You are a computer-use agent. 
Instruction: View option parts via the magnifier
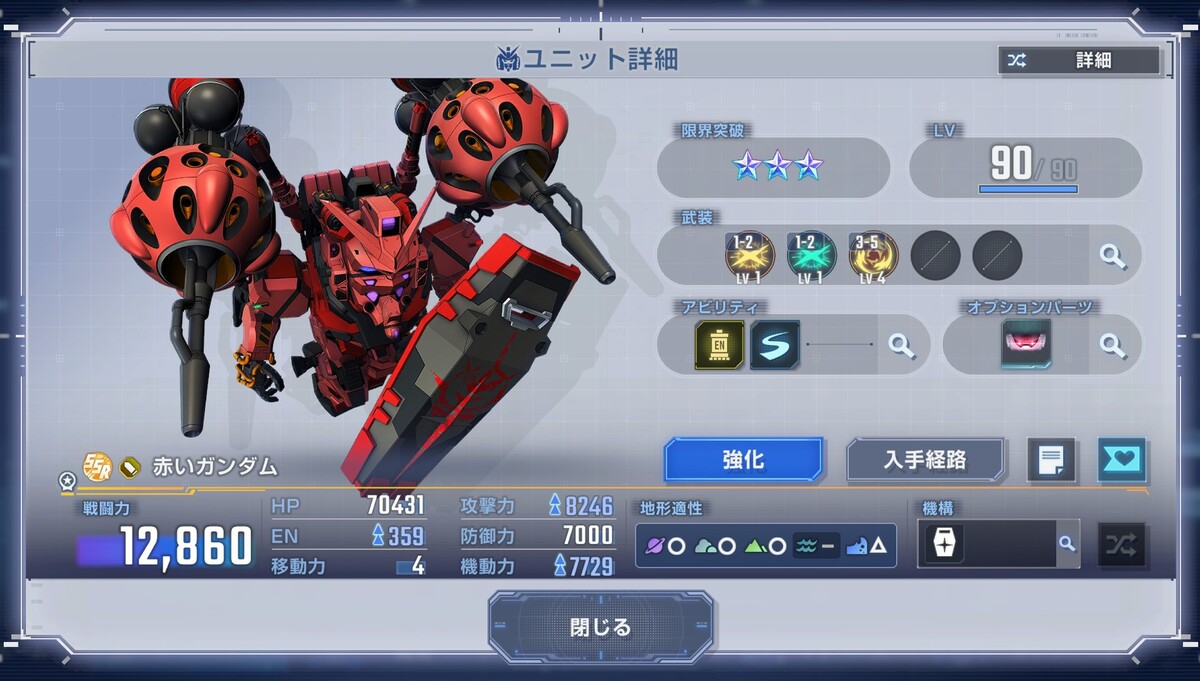[x=1112, y=345]
